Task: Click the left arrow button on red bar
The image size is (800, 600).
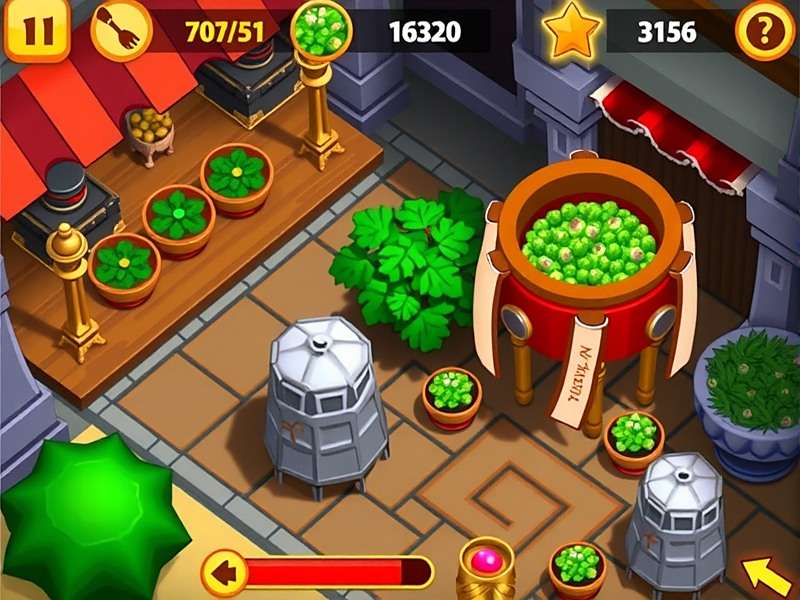Action: [x=224, y=573]
